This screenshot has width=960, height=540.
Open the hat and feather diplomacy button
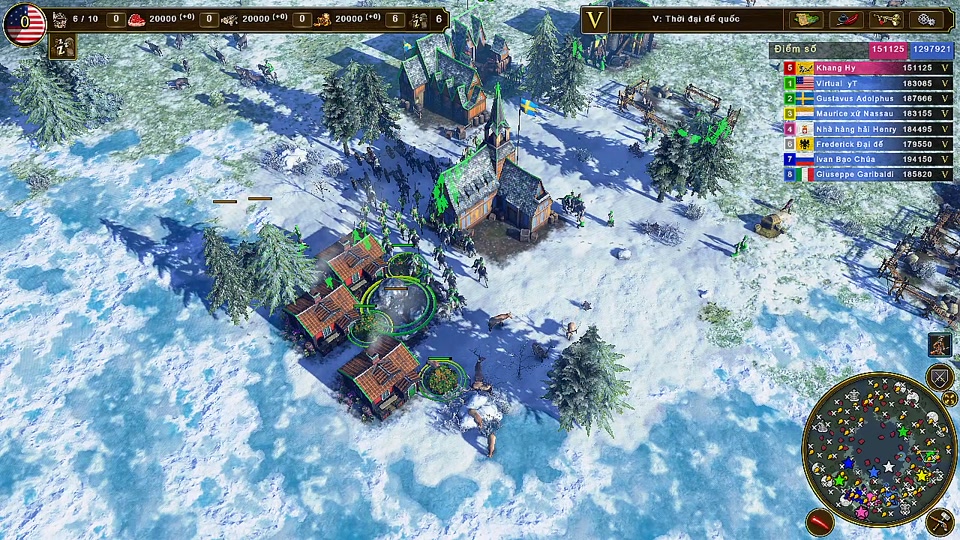click(x=845, y=19)
